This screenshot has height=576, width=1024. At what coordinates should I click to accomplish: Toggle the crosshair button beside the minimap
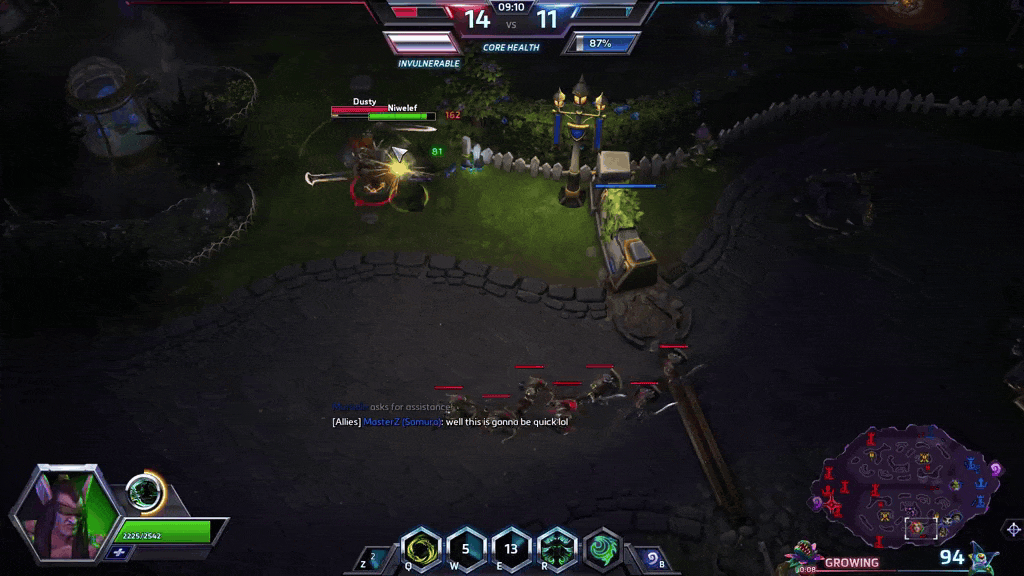[x=1013, y=529]
